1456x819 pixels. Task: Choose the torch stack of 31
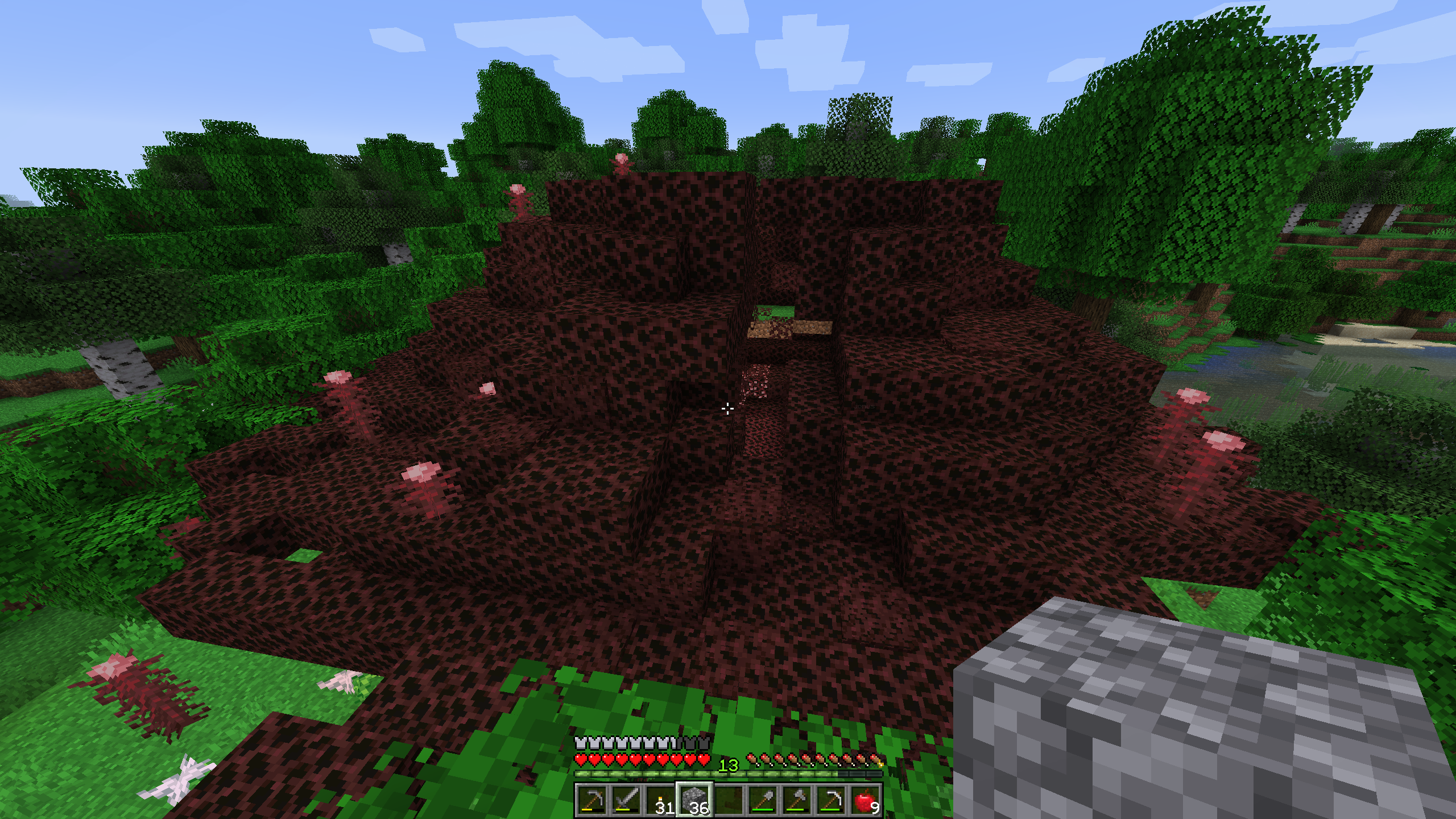(x=660, y=800)
